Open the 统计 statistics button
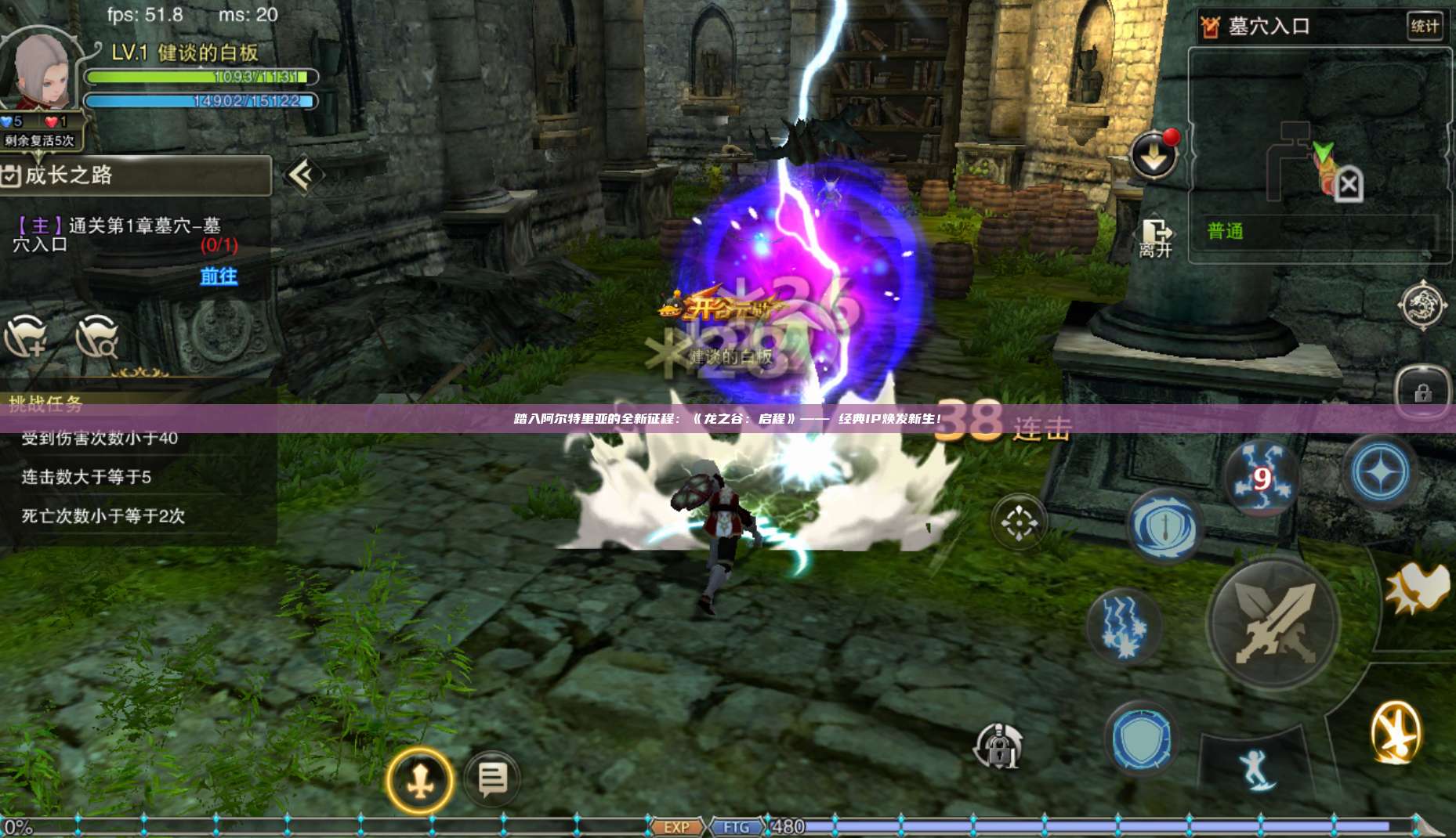1456x838 pixels. (1424, 26)
